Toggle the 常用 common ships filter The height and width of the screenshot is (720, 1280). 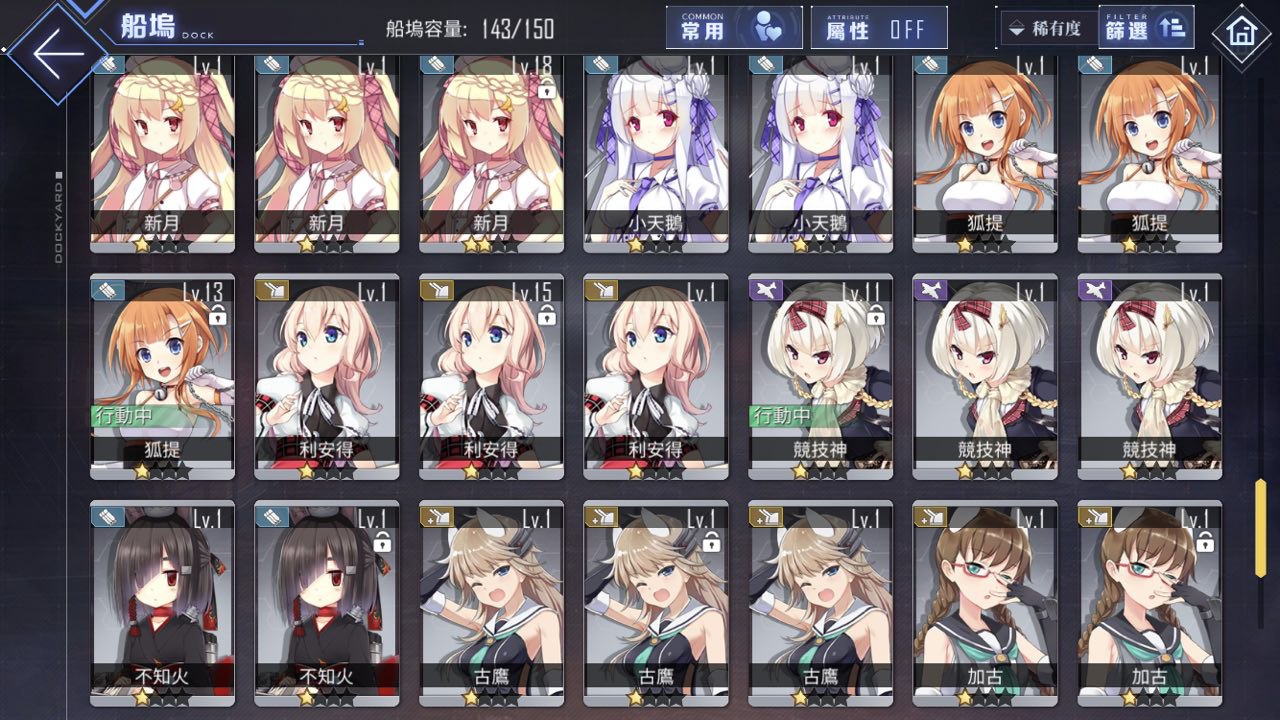coord(734,28)
